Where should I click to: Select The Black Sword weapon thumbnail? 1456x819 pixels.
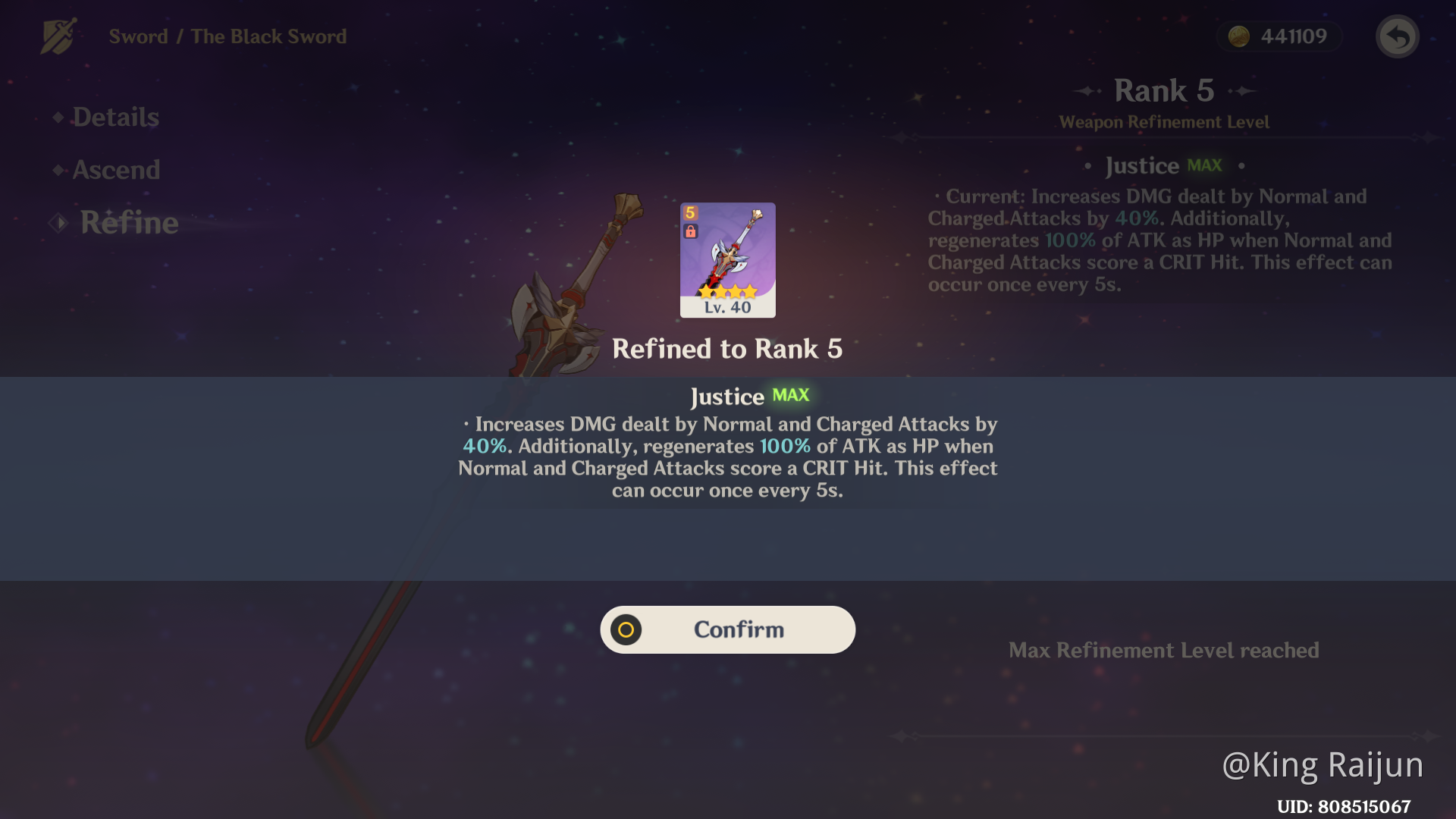[x=727, y=259]
